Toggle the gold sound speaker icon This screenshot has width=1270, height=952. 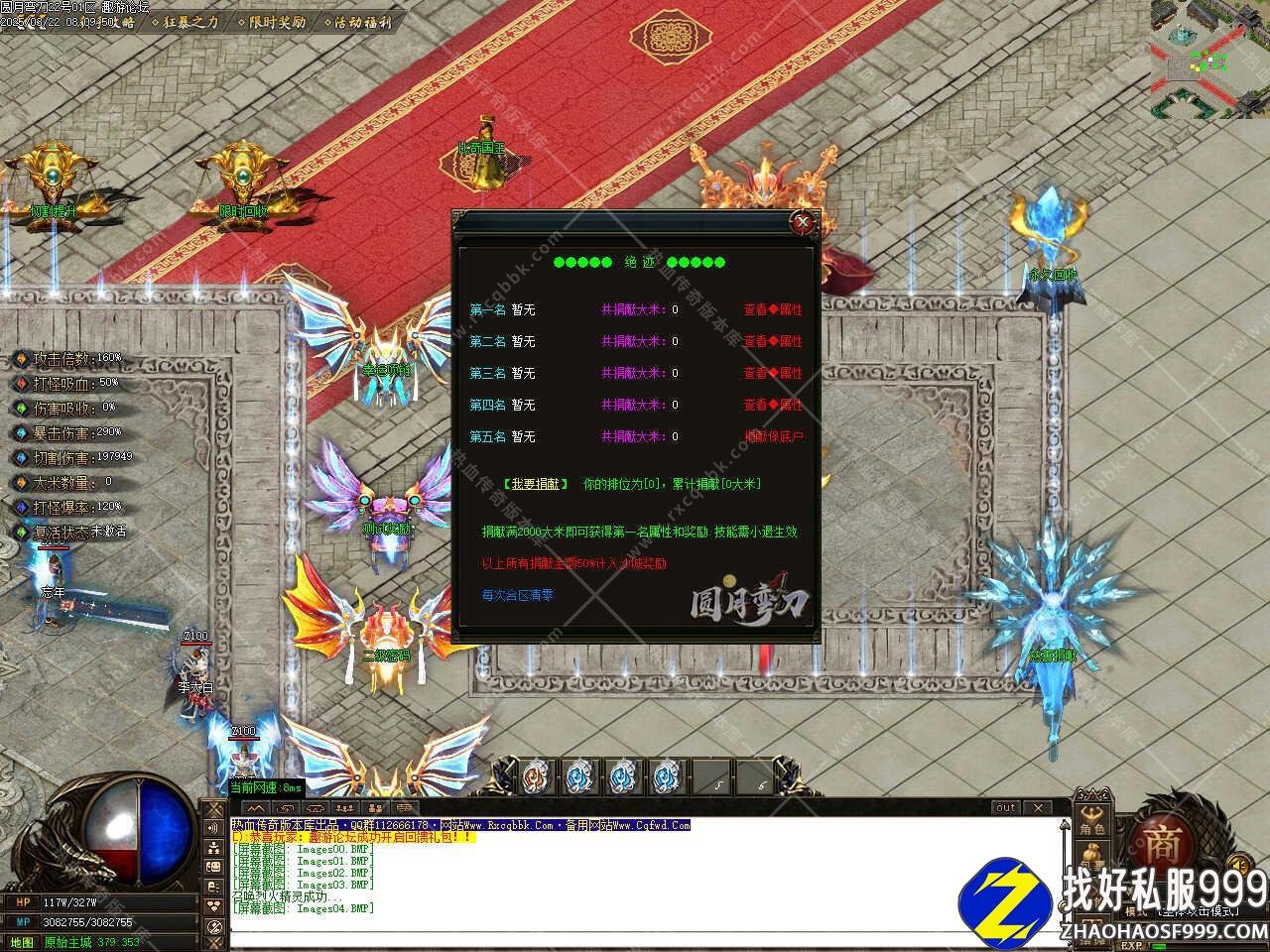1235,863
